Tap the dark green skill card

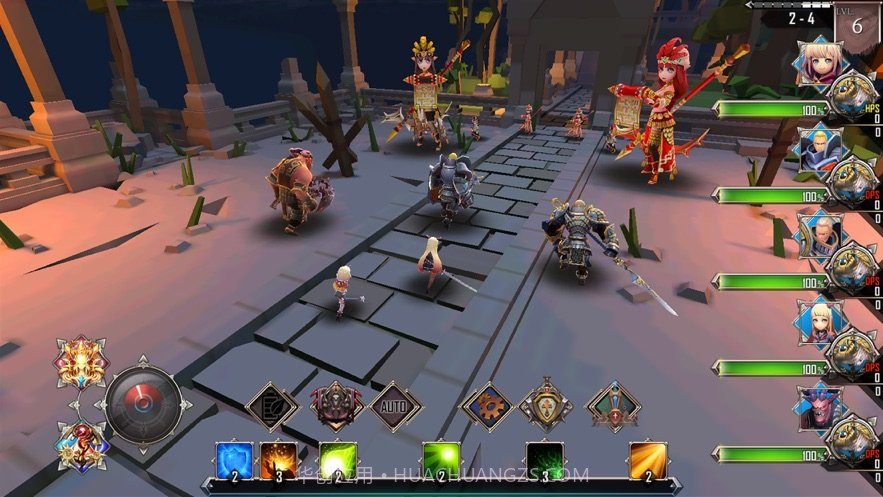[x=545, y=462]
